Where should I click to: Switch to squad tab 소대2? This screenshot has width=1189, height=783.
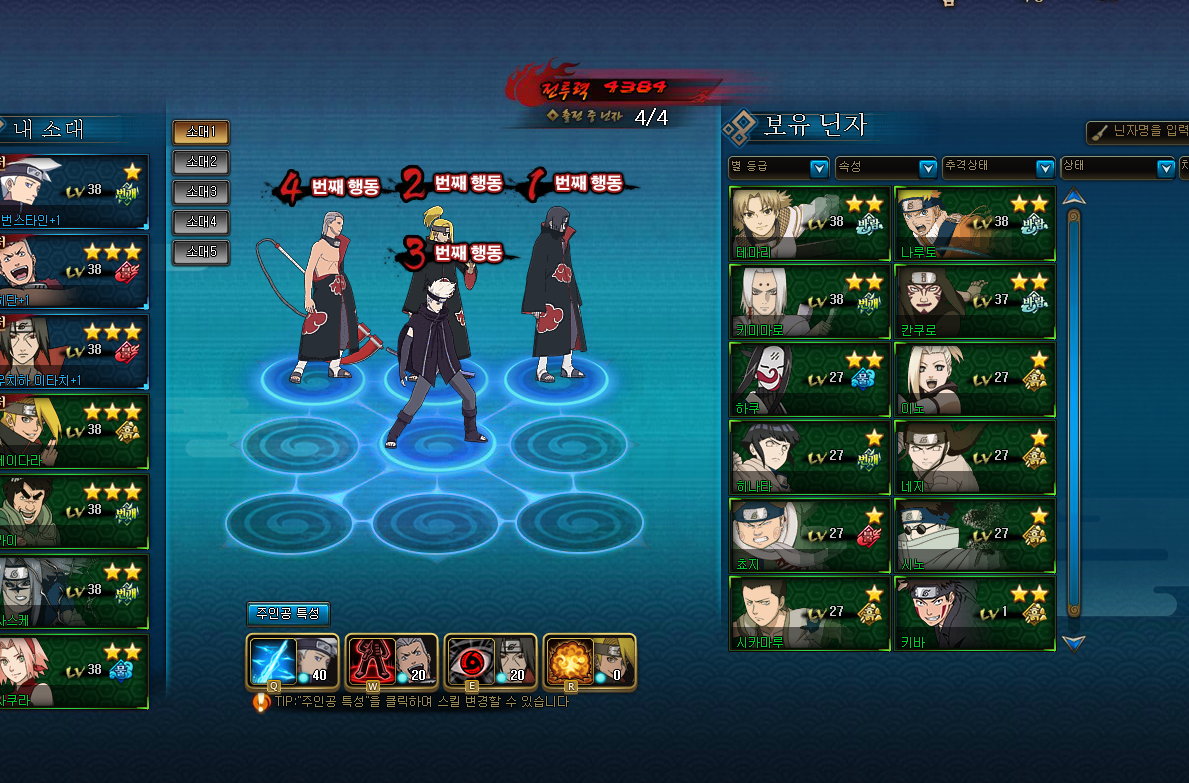pyautogui.click(x=200, y=162)
